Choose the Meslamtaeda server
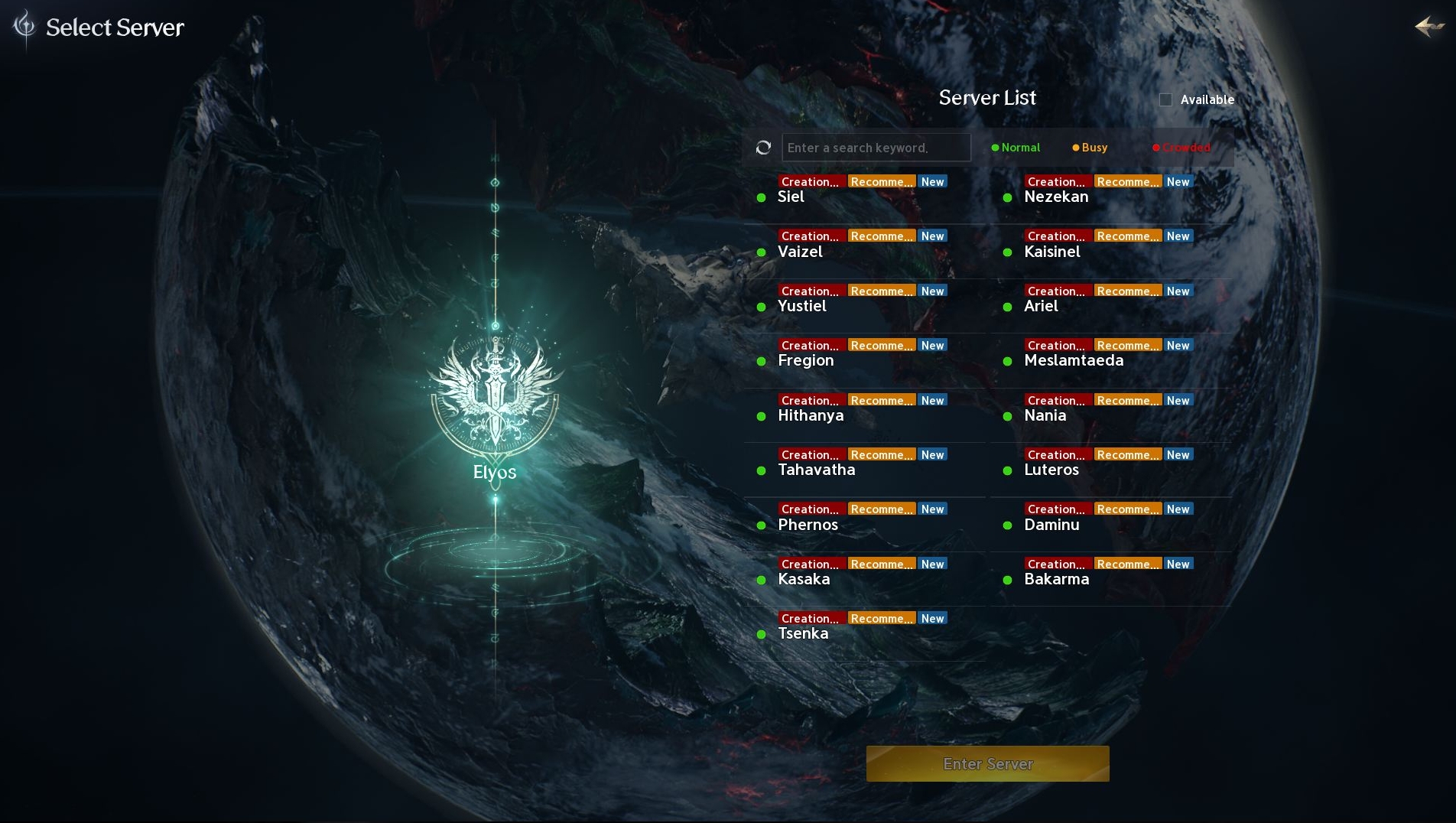The image size is (1456, 823). (1074, 360)
